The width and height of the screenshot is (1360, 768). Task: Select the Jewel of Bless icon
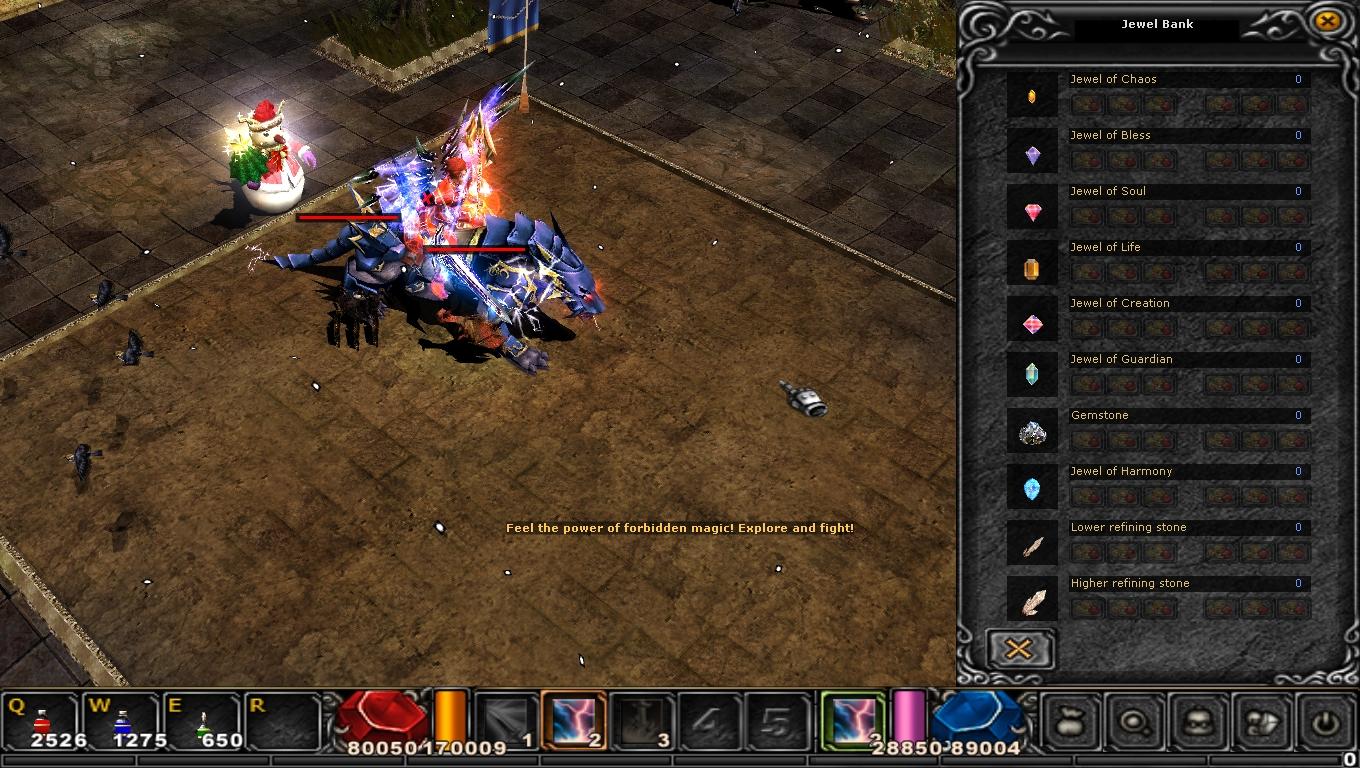click(x=1032, y=154)
